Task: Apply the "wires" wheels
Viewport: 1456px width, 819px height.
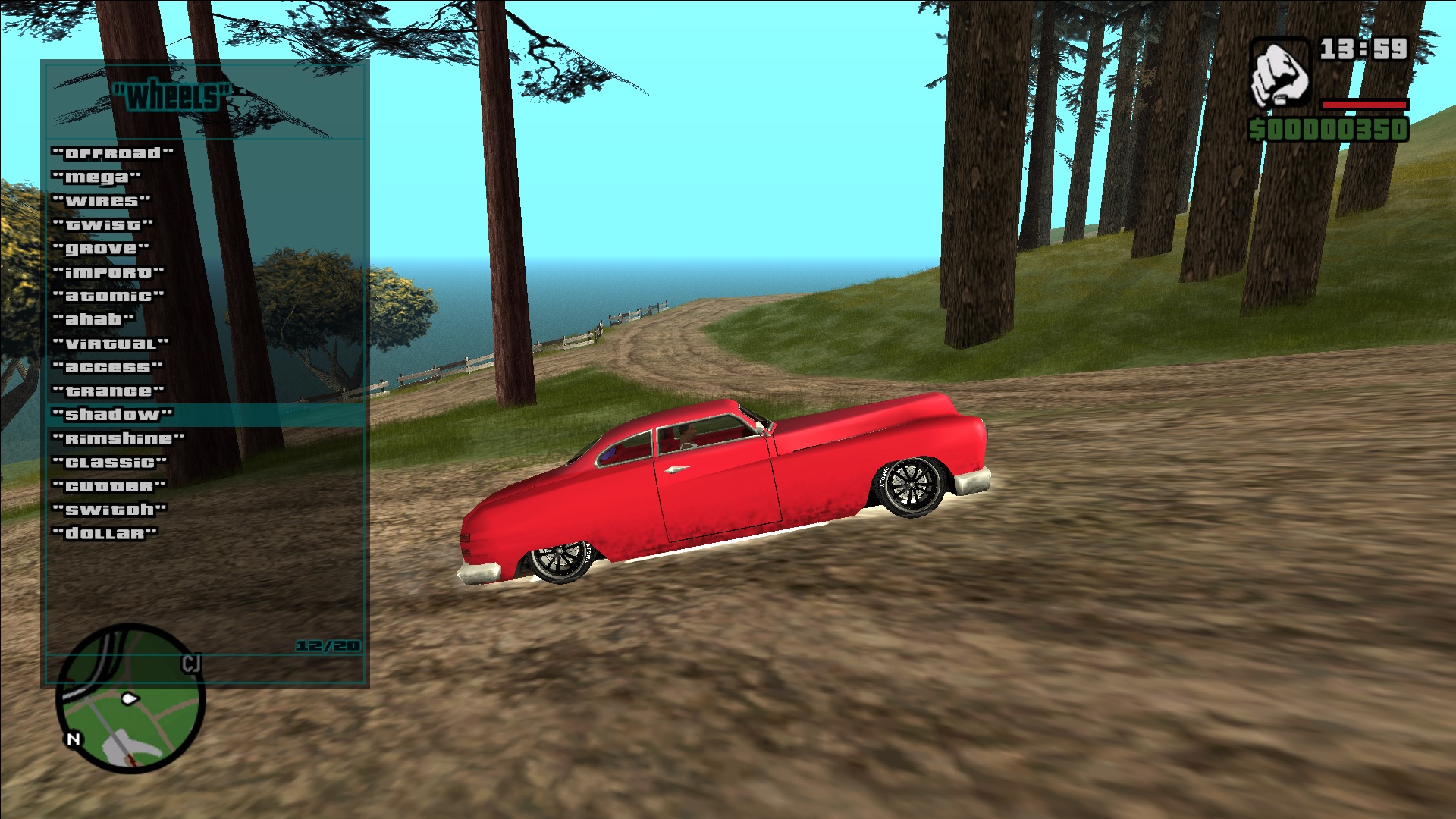Action: (101, 200)
